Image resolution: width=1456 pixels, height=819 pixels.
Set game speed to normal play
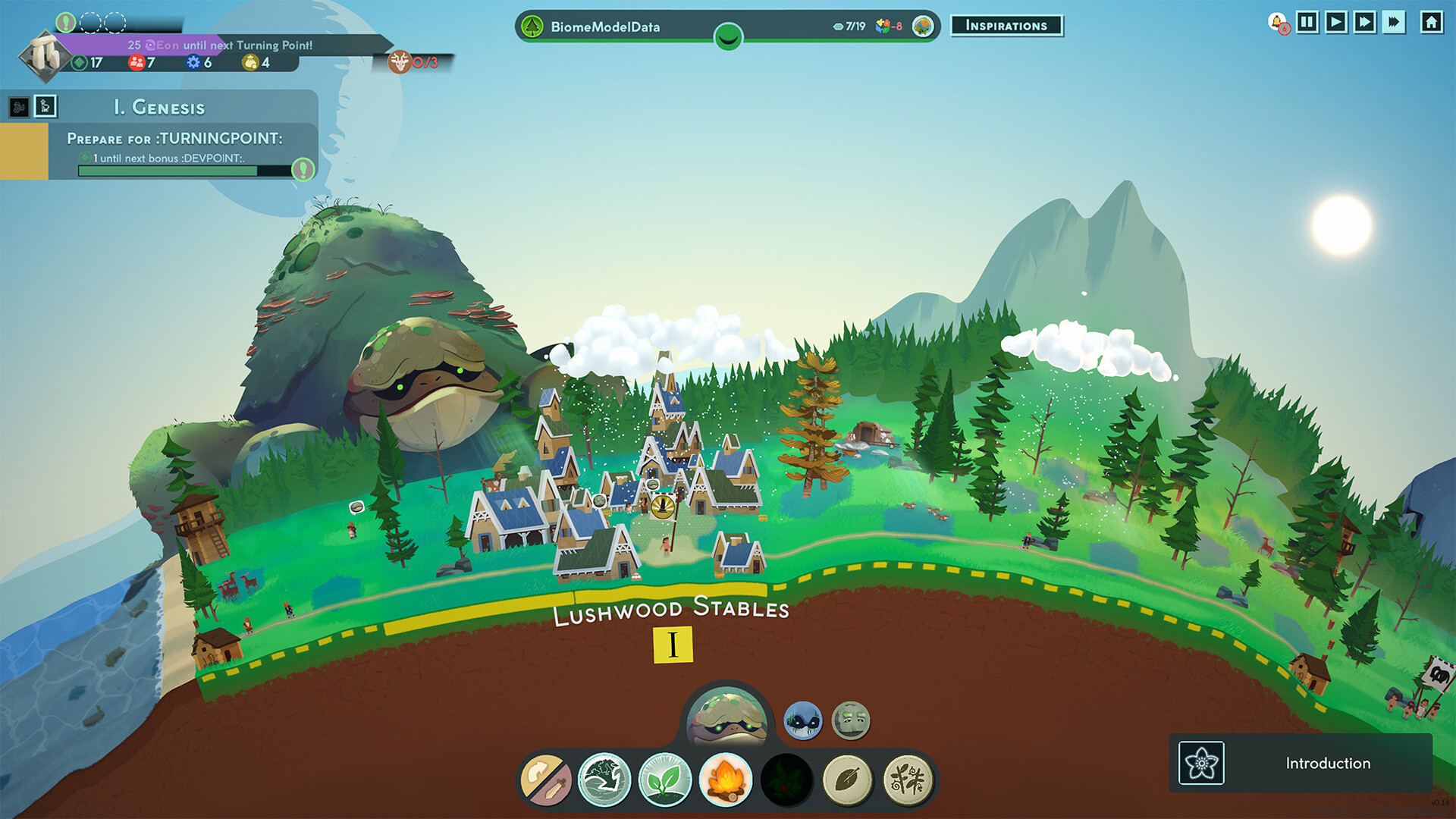pos(1336,22)
